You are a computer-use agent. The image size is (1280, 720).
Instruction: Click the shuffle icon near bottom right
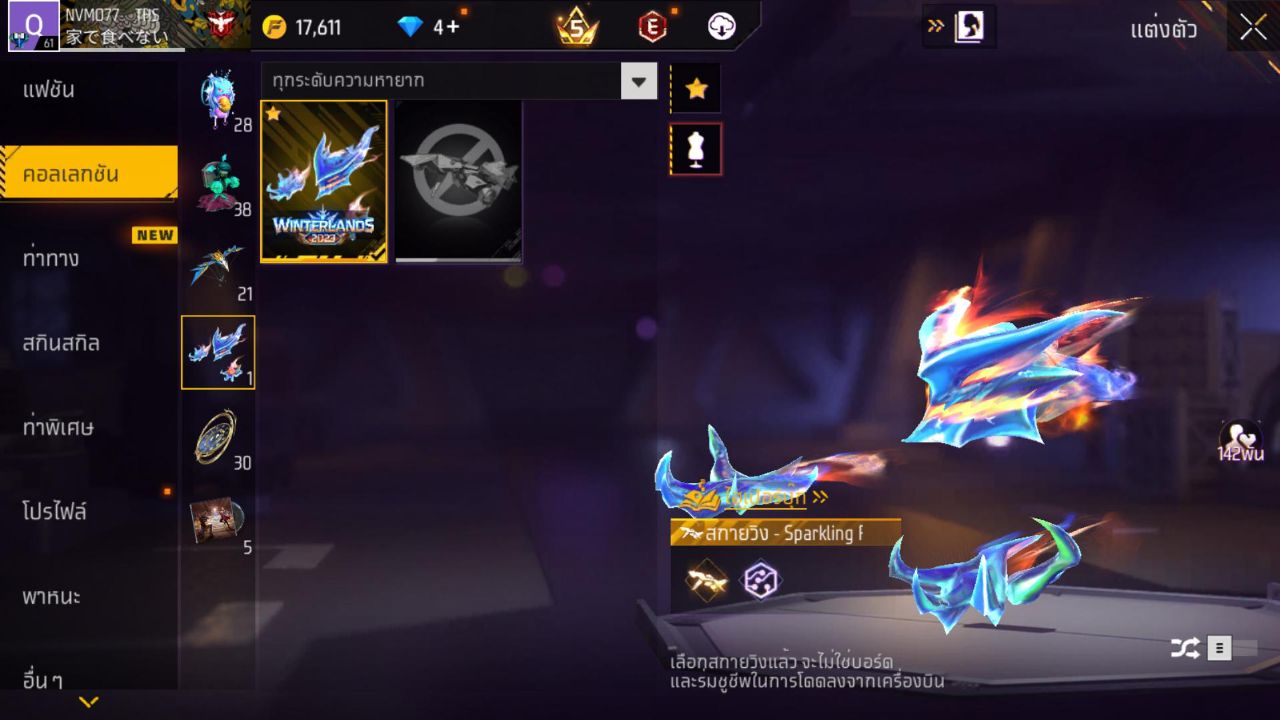[1185, 647]
